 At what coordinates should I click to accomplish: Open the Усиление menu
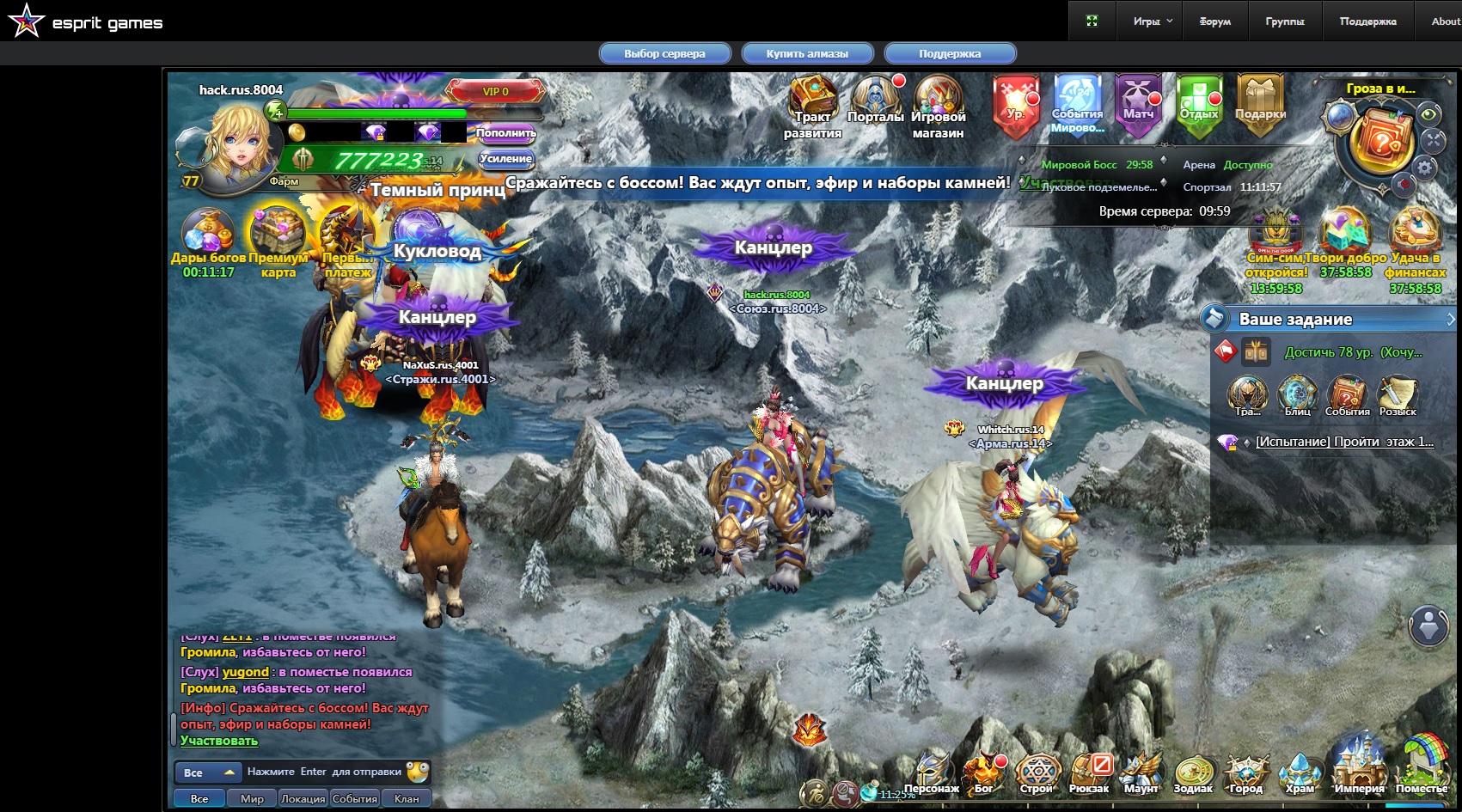505,159
